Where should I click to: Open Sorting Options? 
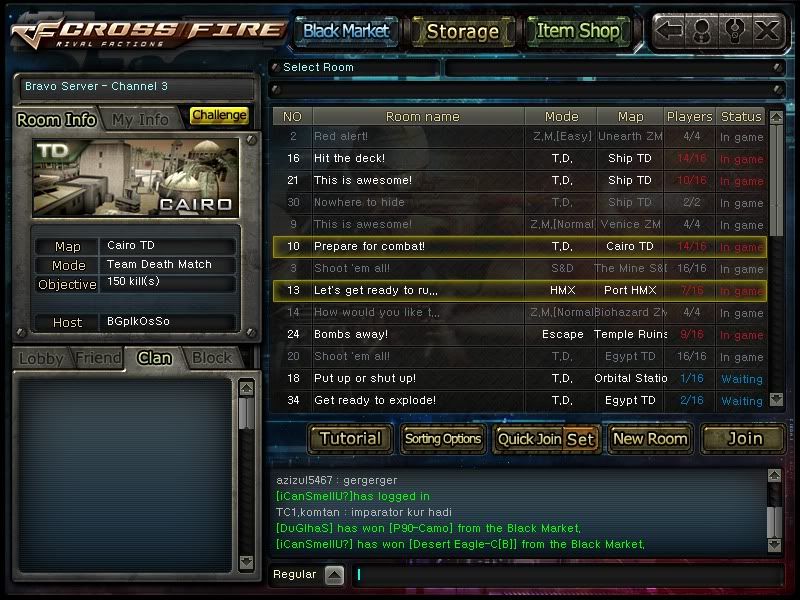click(442, 438)
